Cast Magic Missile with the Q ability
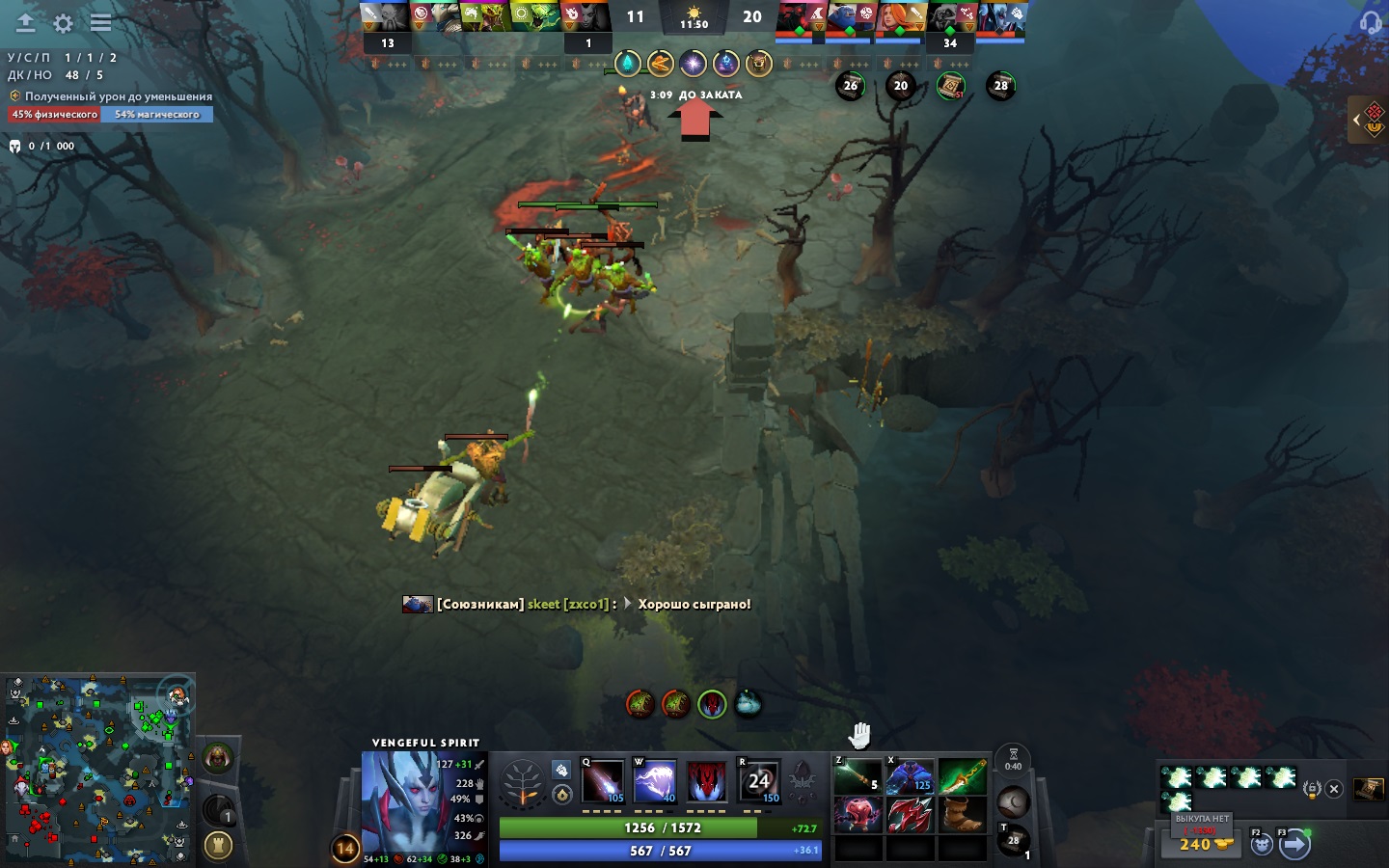 pyautogui.click(x=603, y=782)
